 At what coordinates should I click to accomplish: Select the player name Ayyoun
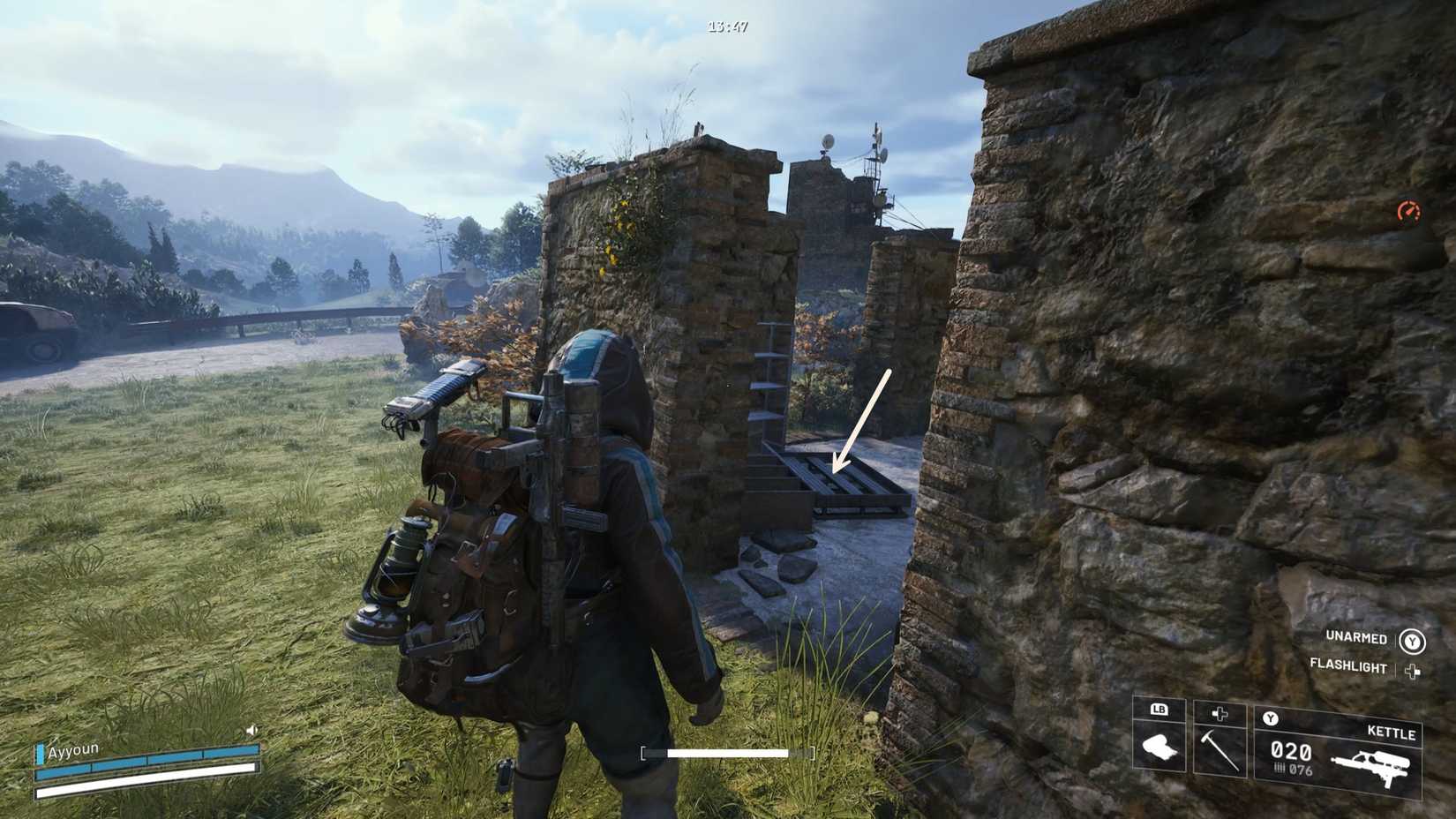pyautogui.click(x=73, y=750)
